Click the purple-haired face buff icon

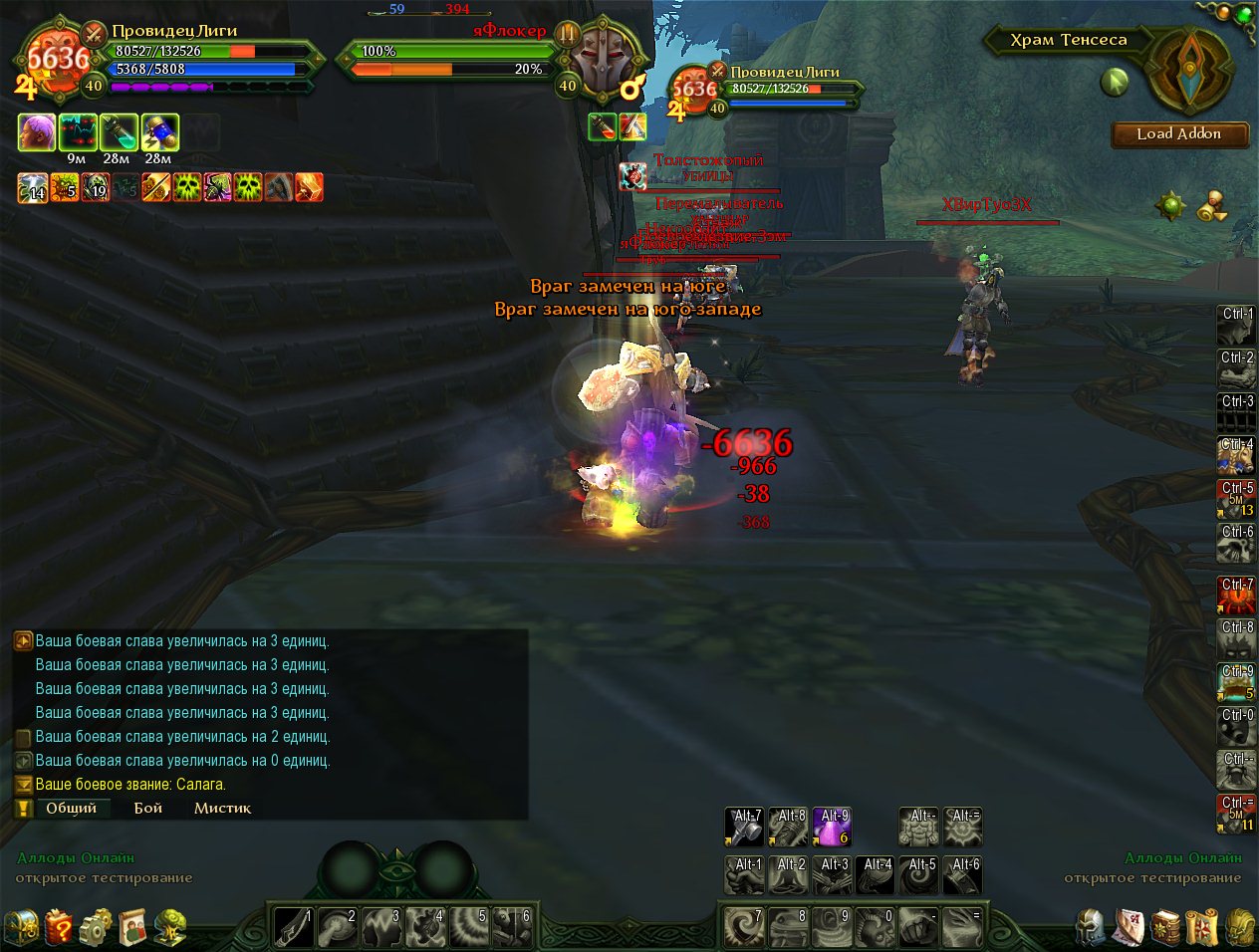(x=37, y=132)
